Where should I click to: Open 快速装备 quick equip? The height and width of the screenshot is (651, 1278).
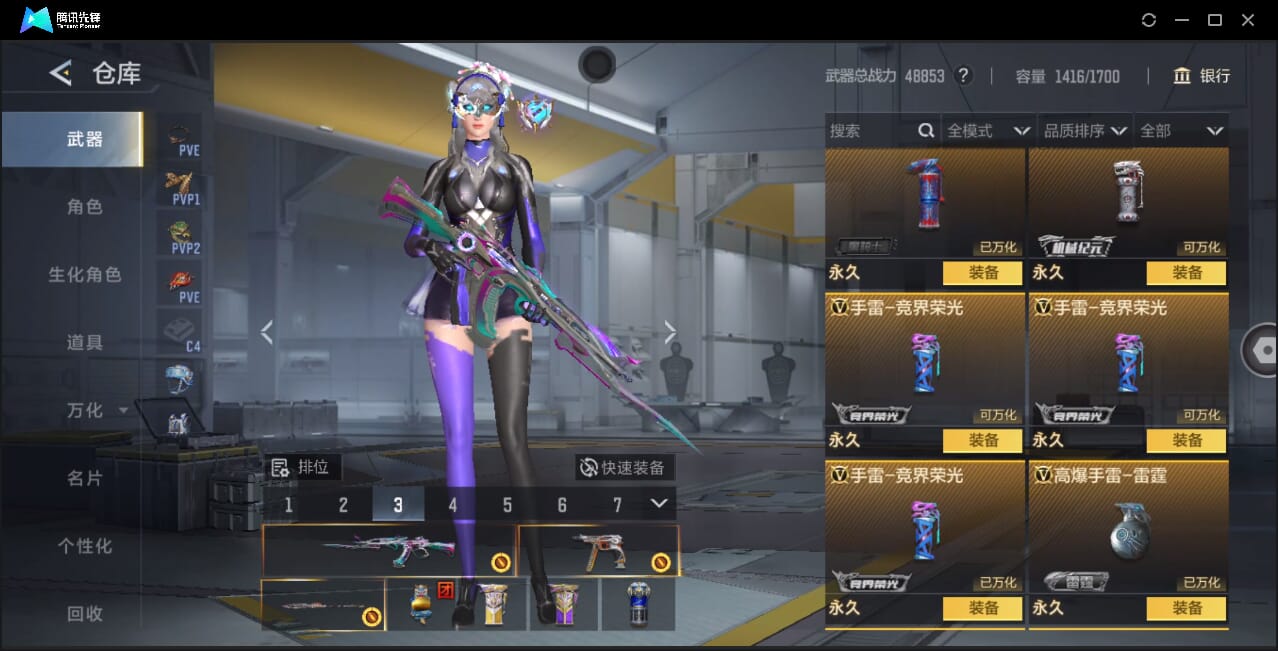(624, 467)
